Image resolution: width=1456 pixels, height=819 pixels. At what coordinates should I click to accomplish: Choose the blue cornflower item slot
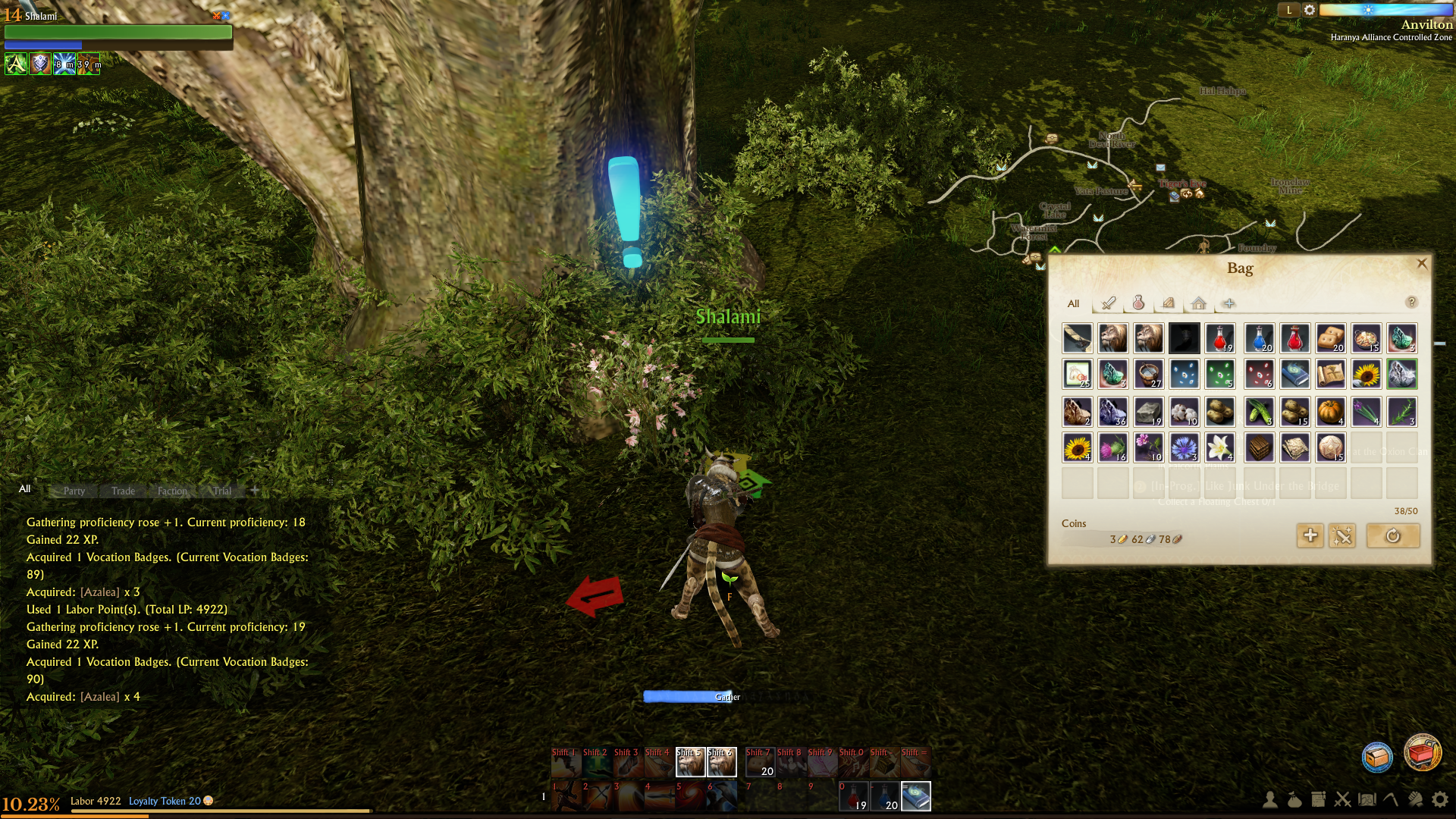click(x=1185, y=448)
